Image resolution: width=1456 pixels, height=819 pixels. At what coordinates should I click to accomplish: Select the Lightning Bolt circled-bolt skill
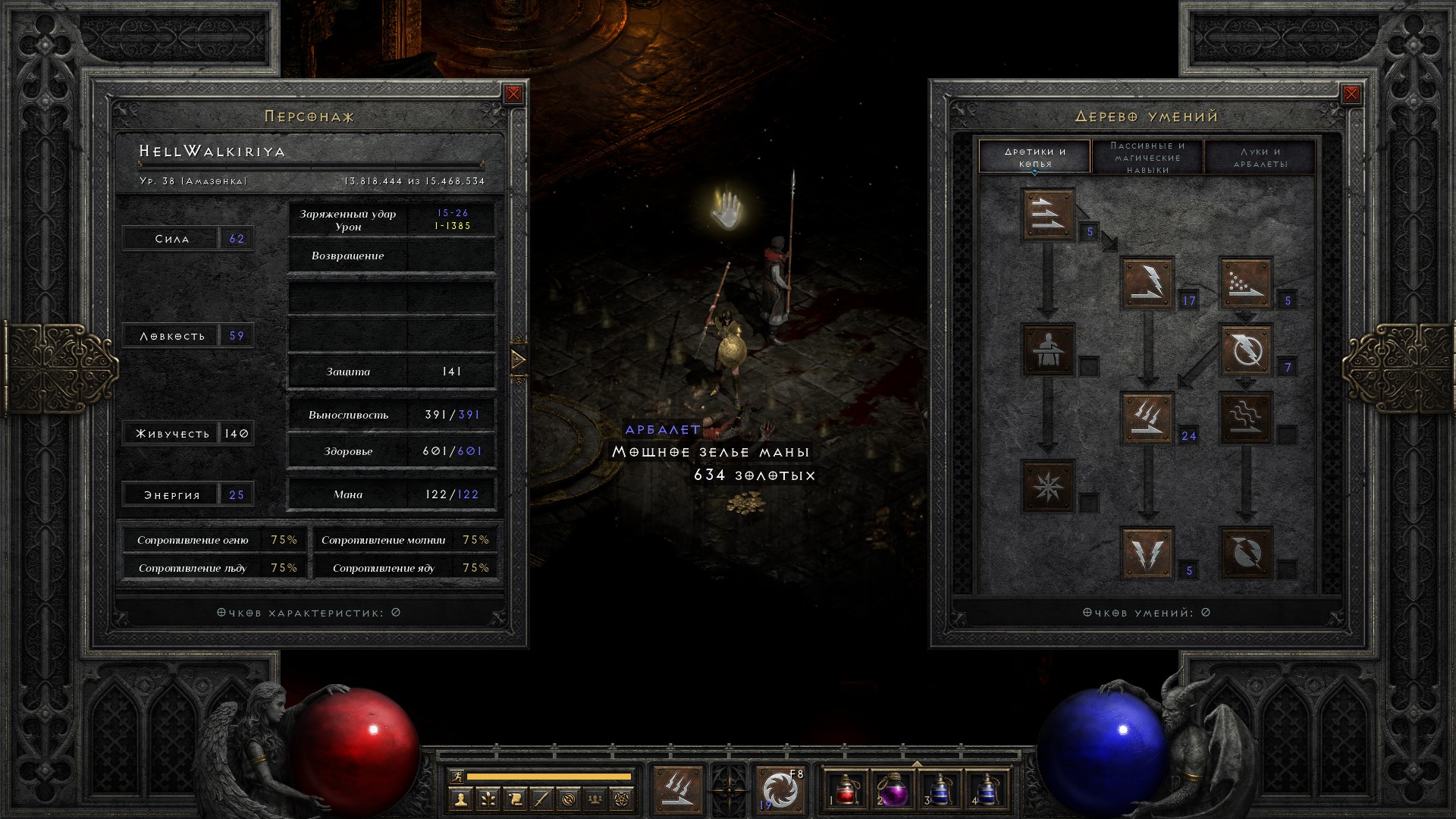point(1245,350)
